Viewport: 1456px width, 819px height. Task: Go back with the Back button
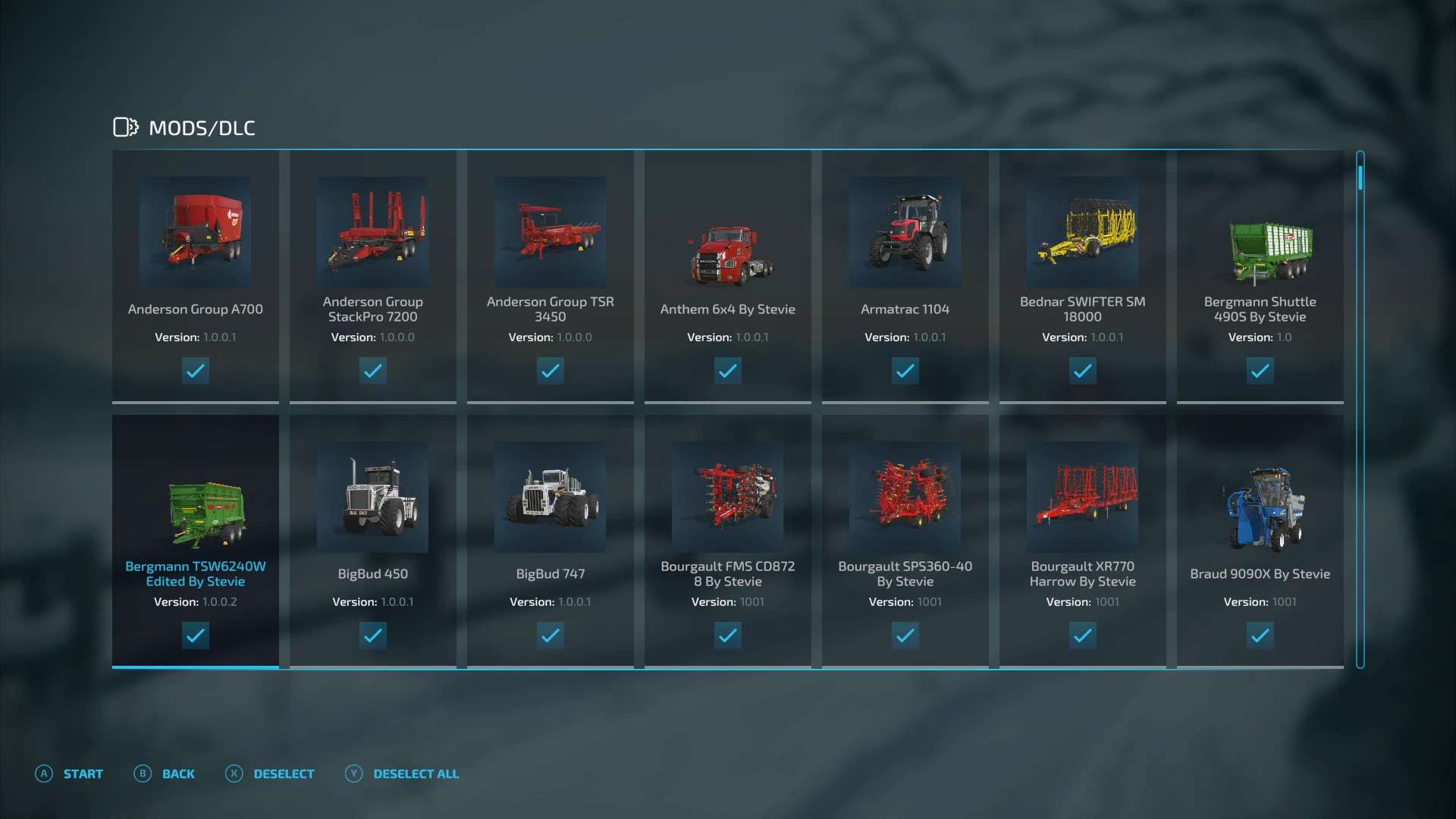pyautogui.click(x=165, y=773)
